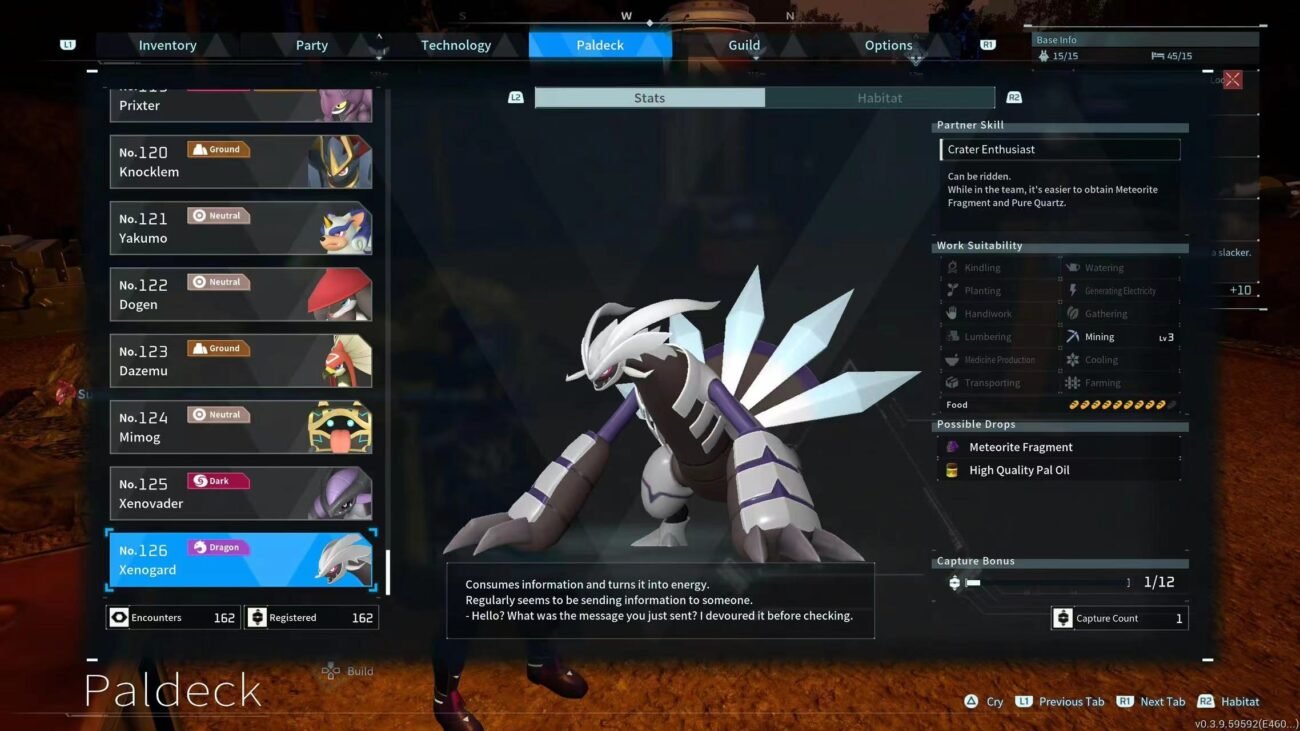Open Mimog's Paldeck entry
The height and width of the screenshot is (731, 1300).
coord(240,427)
